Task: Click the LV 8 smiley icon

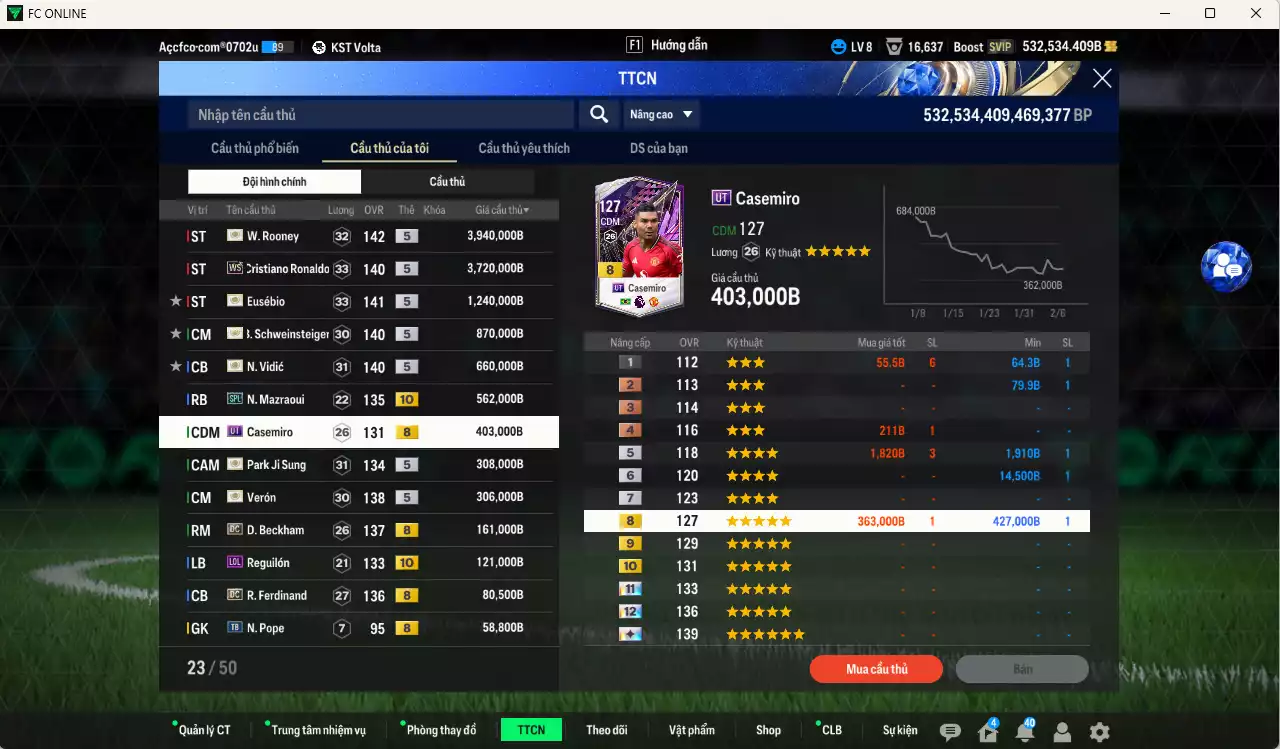Action: point(837,46)
